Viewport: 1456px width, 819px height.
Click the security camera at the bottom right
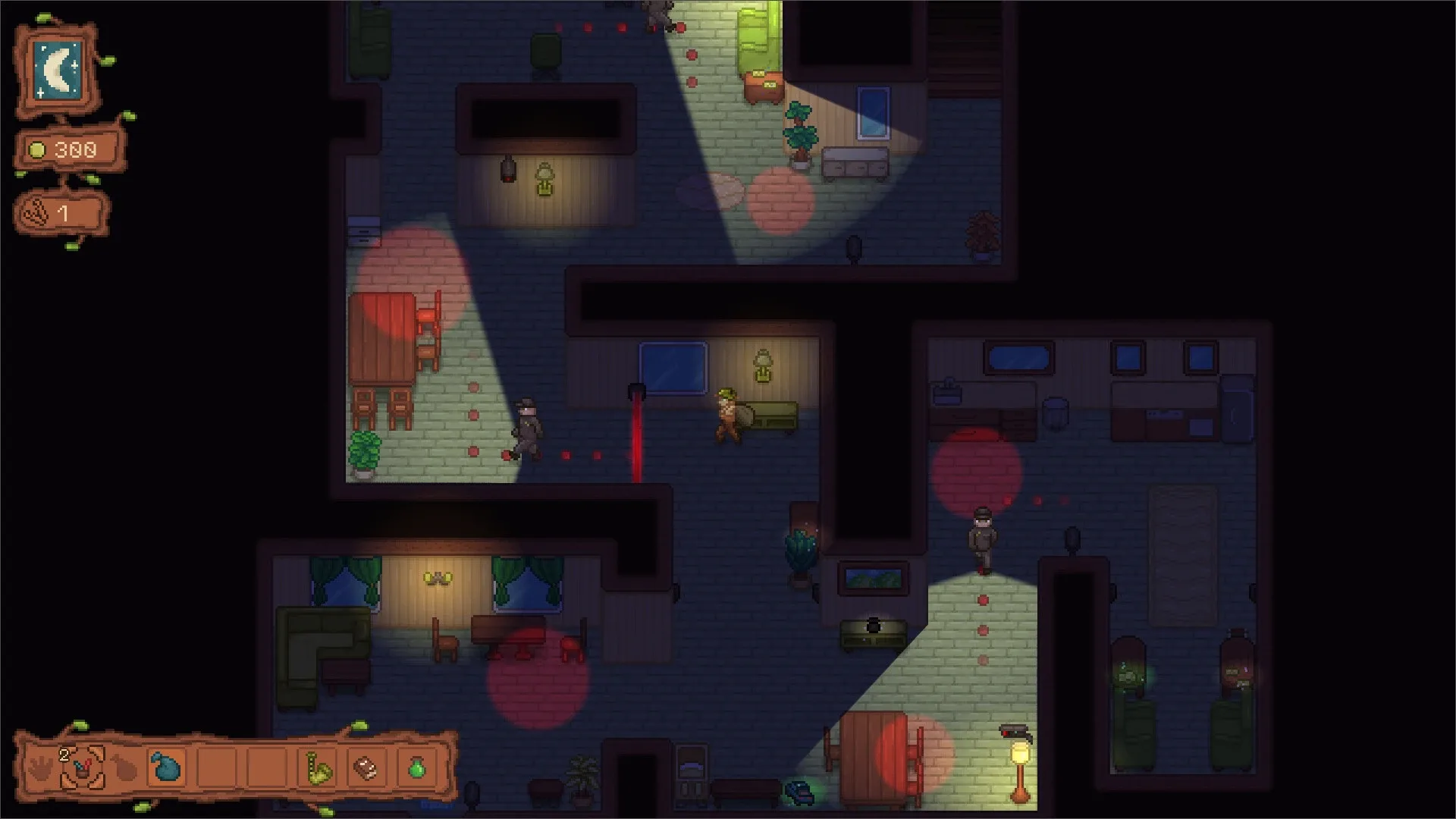click(1014, 730)
